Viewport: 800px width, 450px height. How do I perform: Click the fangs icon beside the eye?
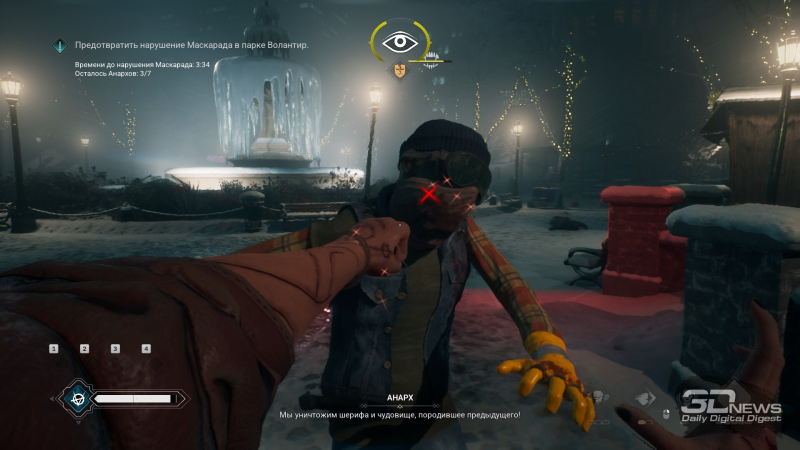click(x=434, y=60)
